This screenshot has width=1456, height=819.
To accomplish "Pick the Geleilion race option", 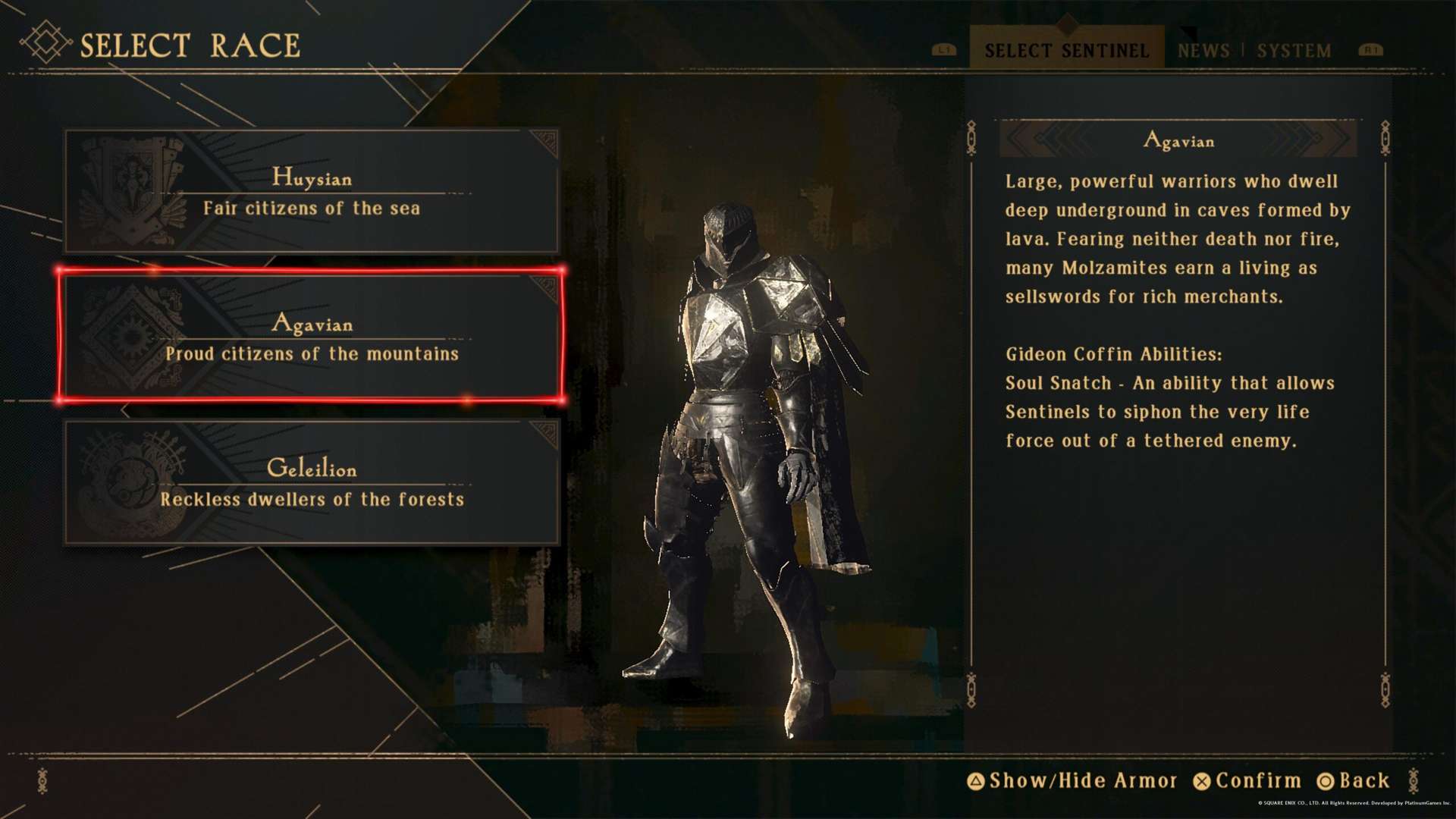I will (x=312, y=482).
